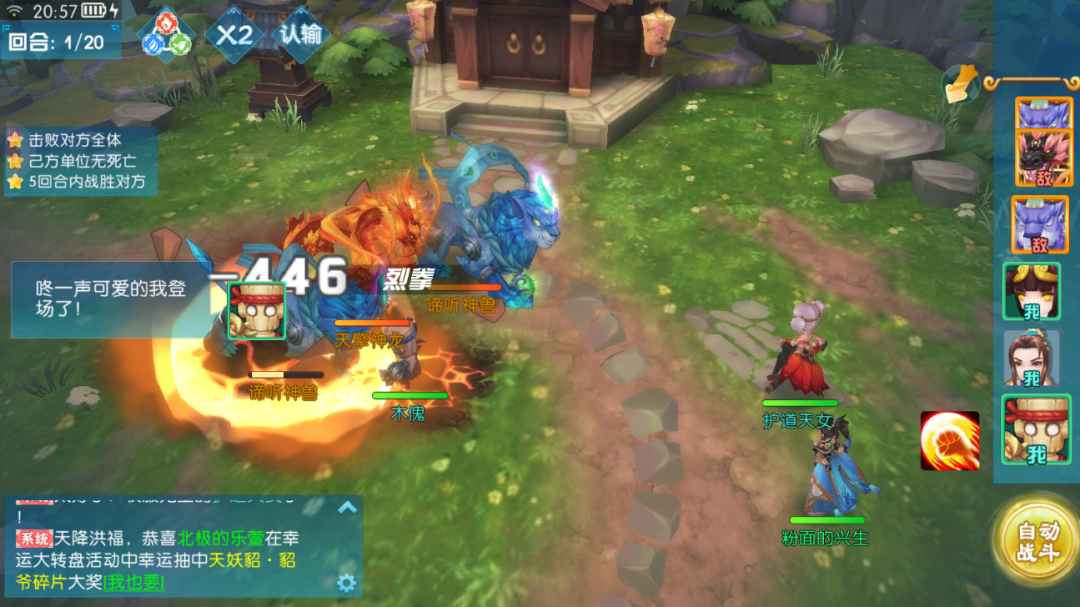Select the brown-haired ally portrait
Viewport: 1080px width, 607px height.
tap(1030, 358)
